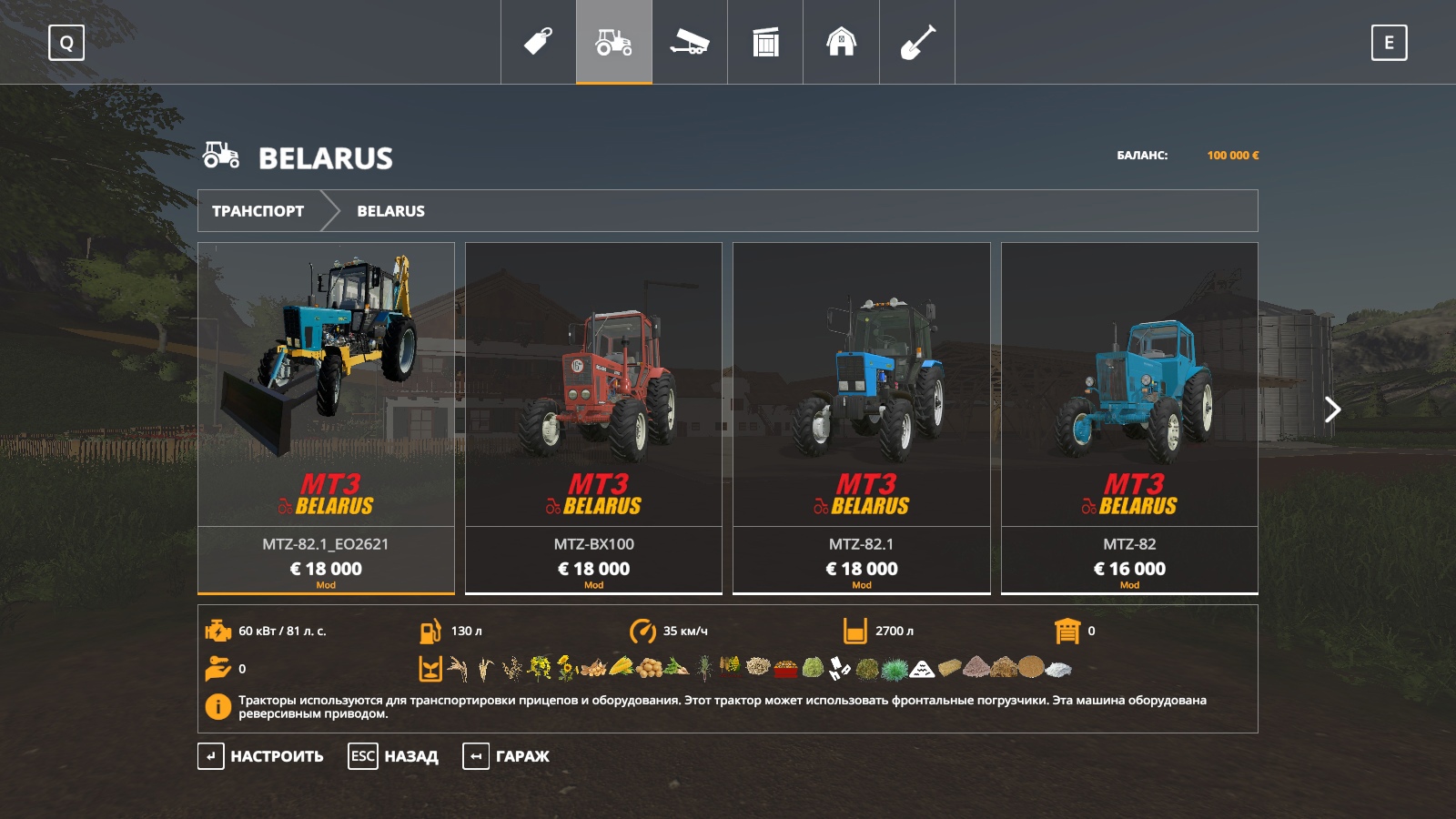Viewport: 1456px width, 819px height.
Task: Open the shovel landscaping tab
Action: tap(917, 42)
